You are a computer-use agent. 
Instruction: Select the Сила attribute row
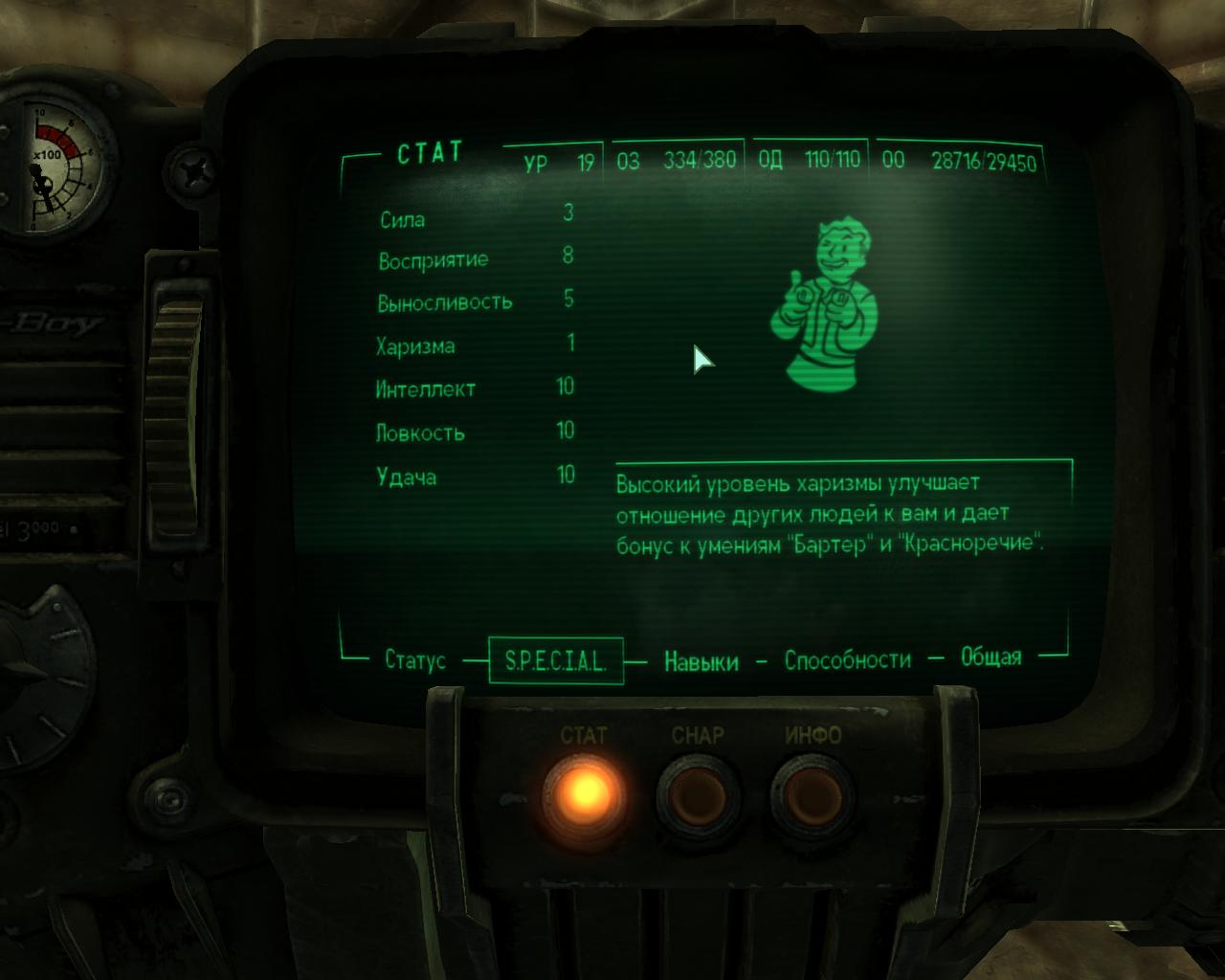click(403, 219)
